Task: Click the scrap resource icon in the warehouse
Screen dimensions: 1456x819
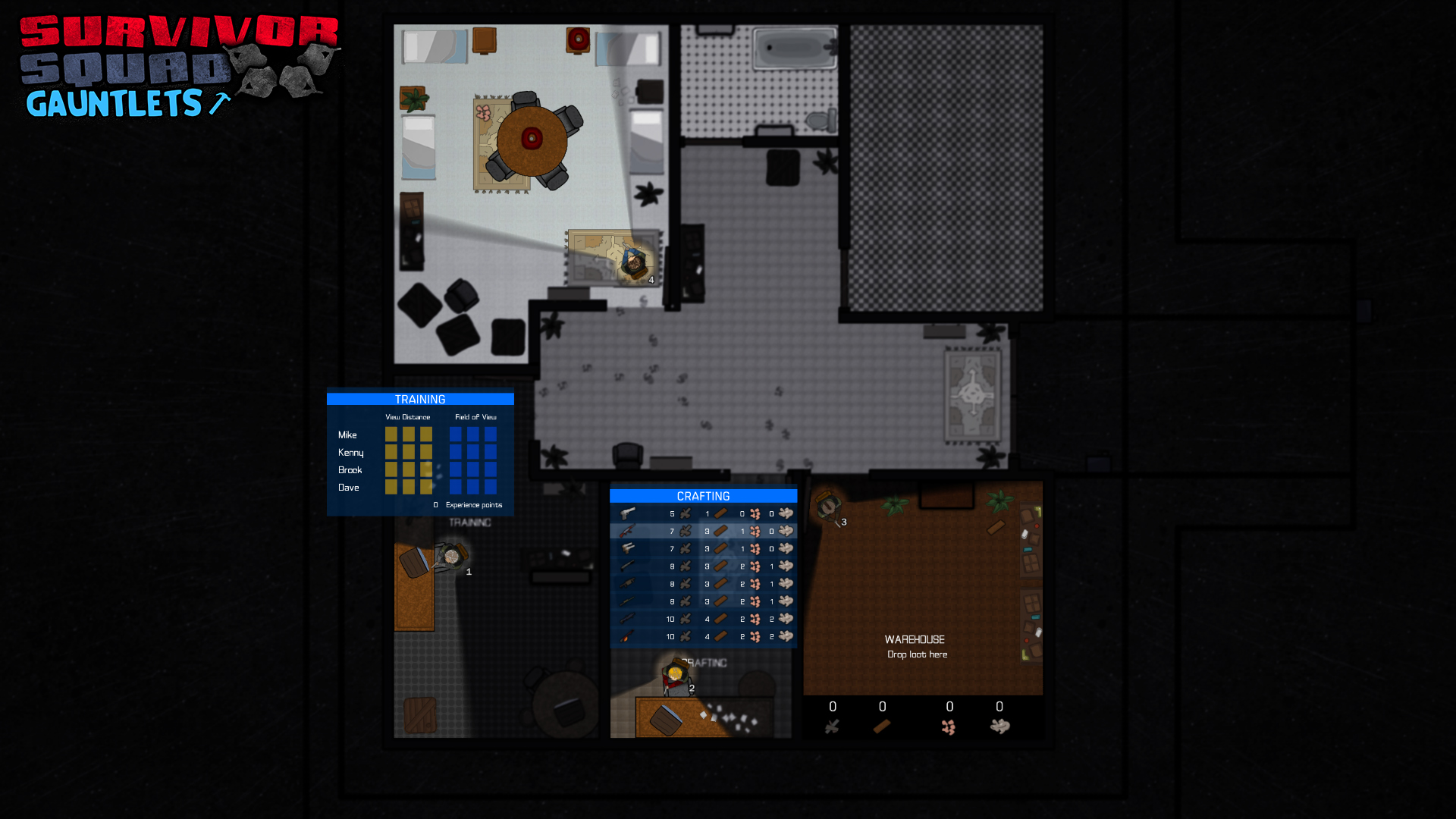Action: click(832, 726)
